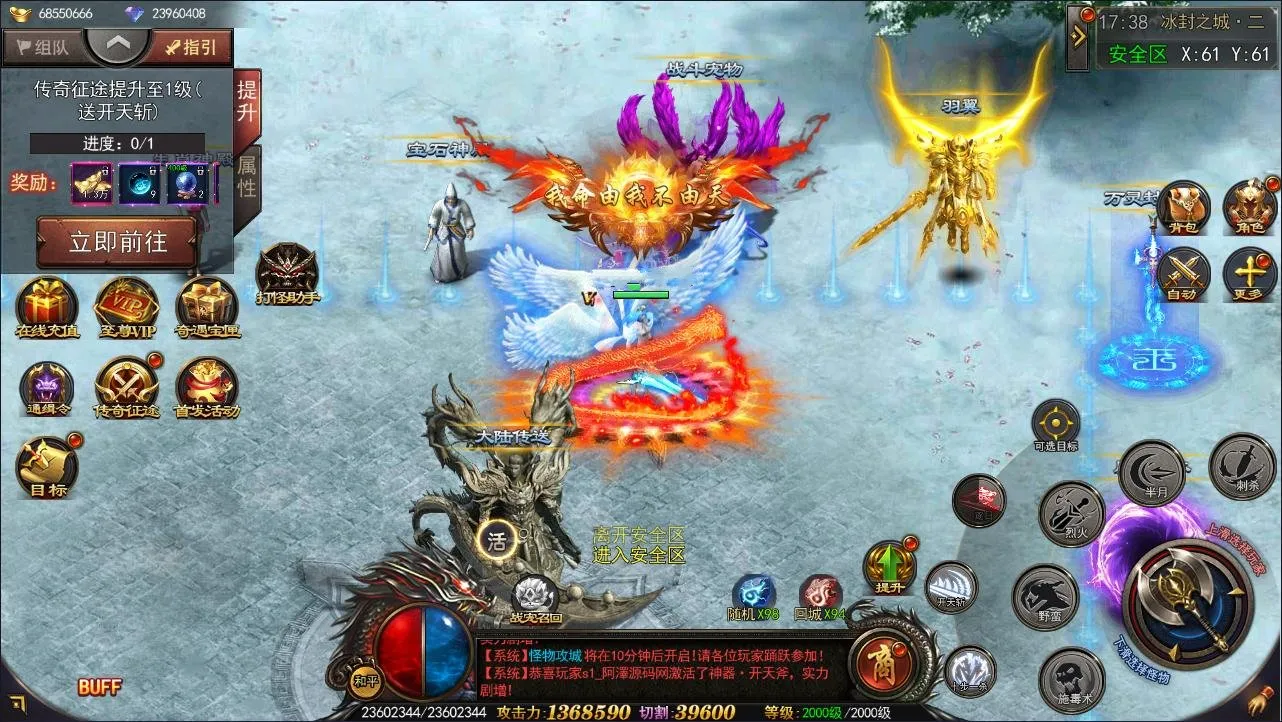
Task: Toggle 自动 auto-battle crossed swords
Action: (x=1184, y=272)
